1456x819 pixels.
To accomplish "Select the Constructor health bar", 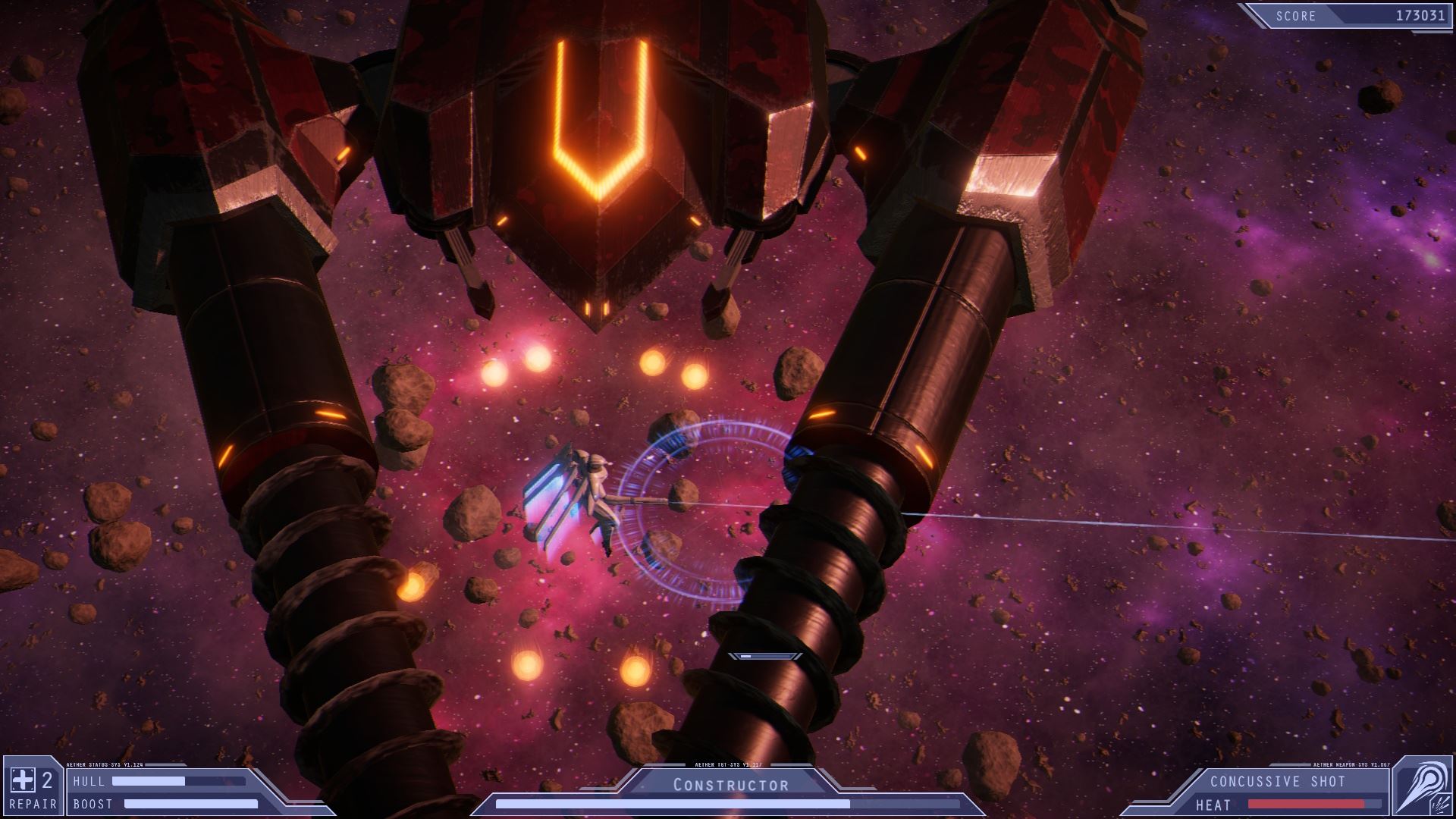I will pos(728,805).
